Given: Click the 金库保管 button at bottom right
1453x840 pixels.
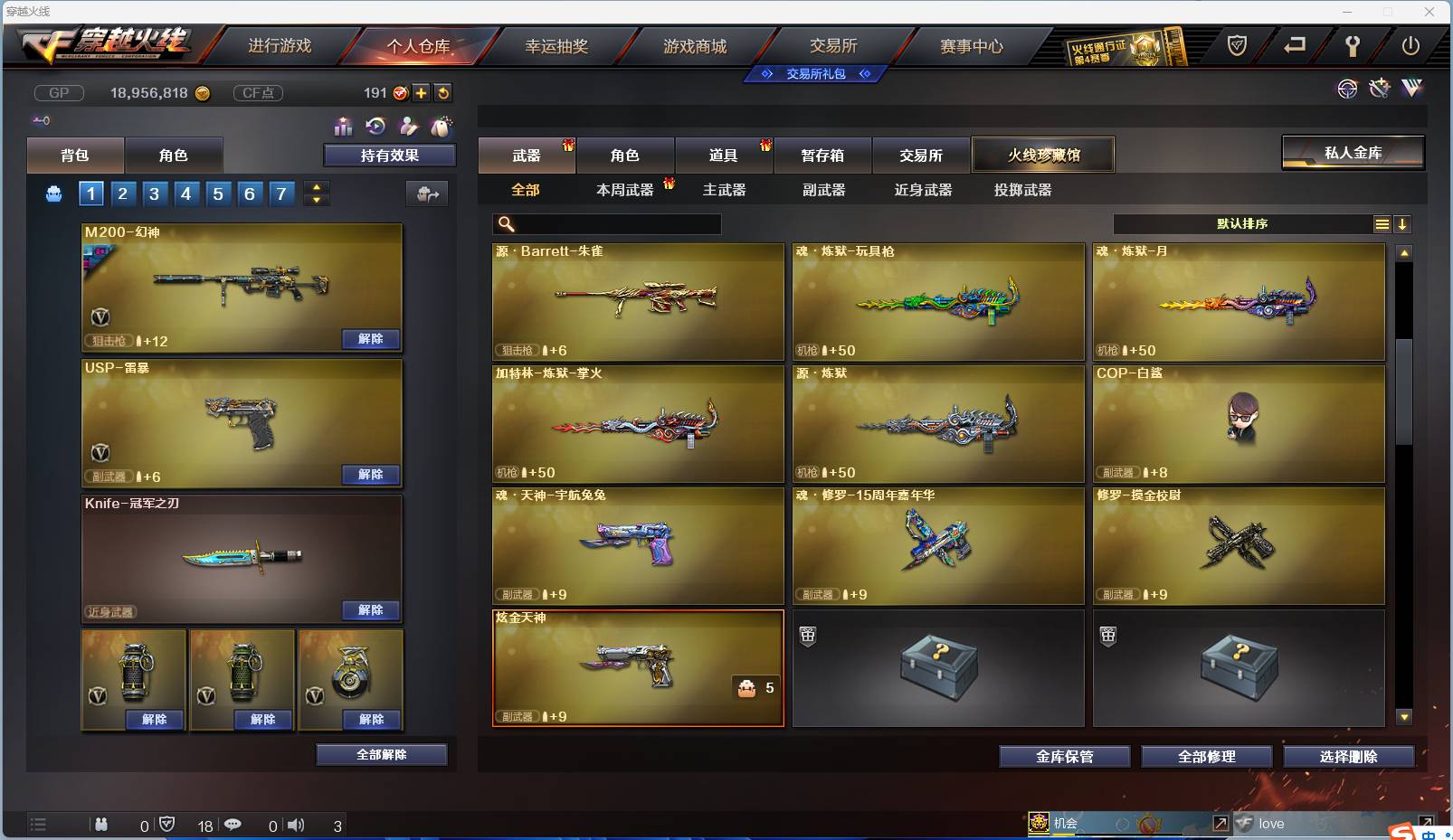Looking at the screenshot, I should coord(1065,757).
